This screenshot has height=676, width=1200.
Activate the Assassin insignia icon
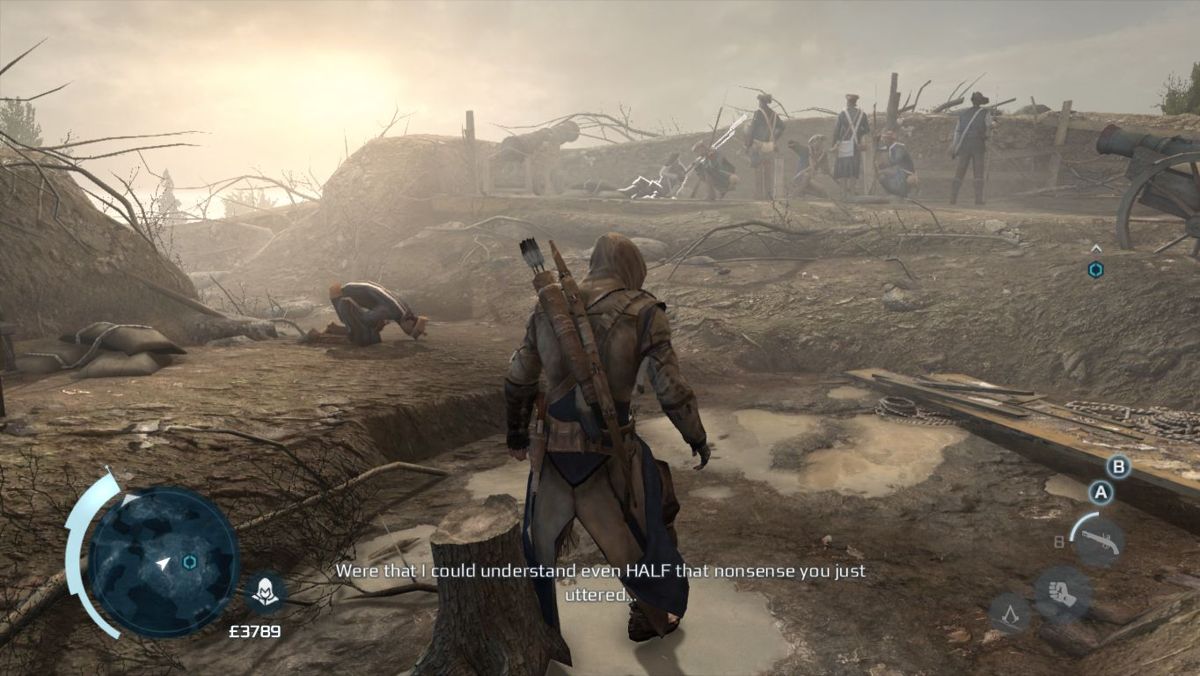point(1009,613)
